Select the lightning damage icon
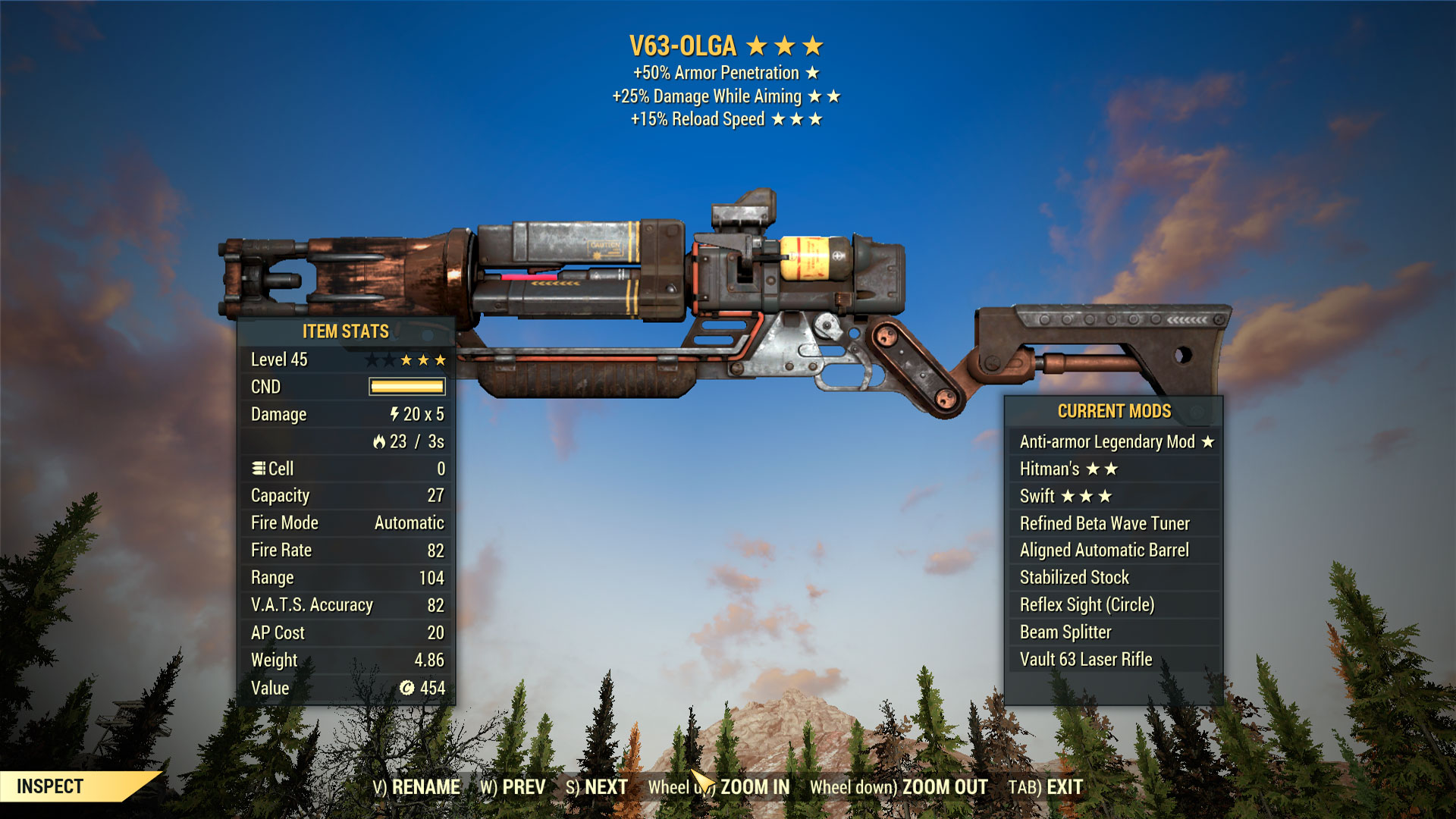The width and height of the screenshot is (1456, 819). point(393,414)
